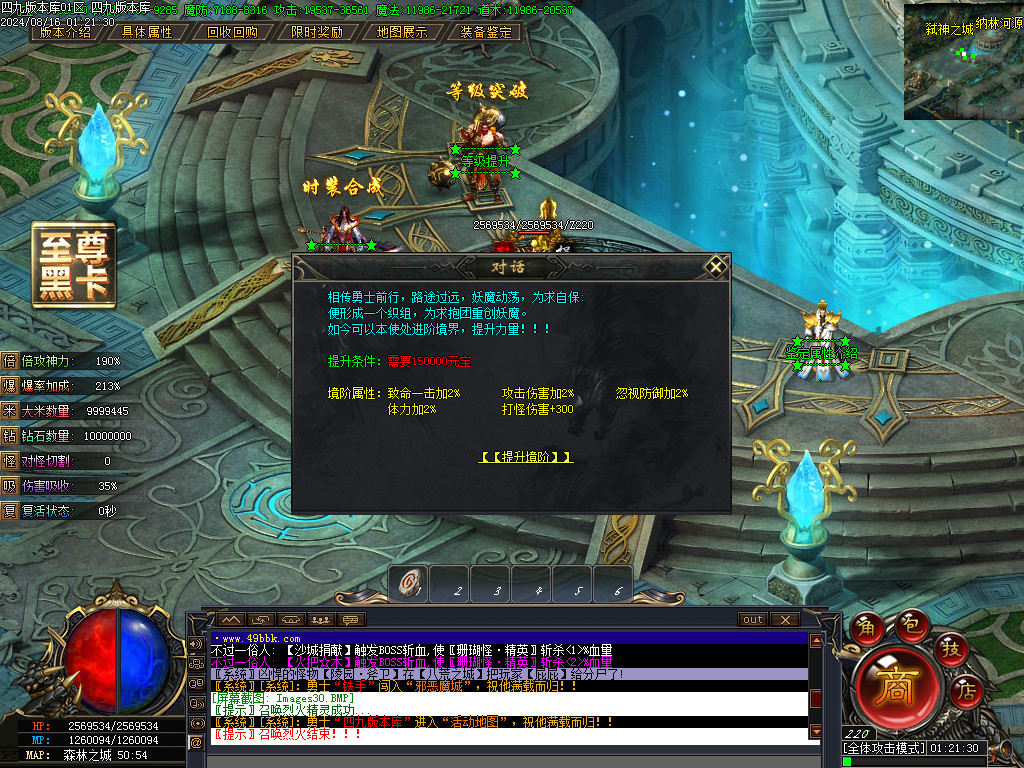1024x768 pixels.
Task: Close the 对话 dialogue window
Action: coord(715,267)
